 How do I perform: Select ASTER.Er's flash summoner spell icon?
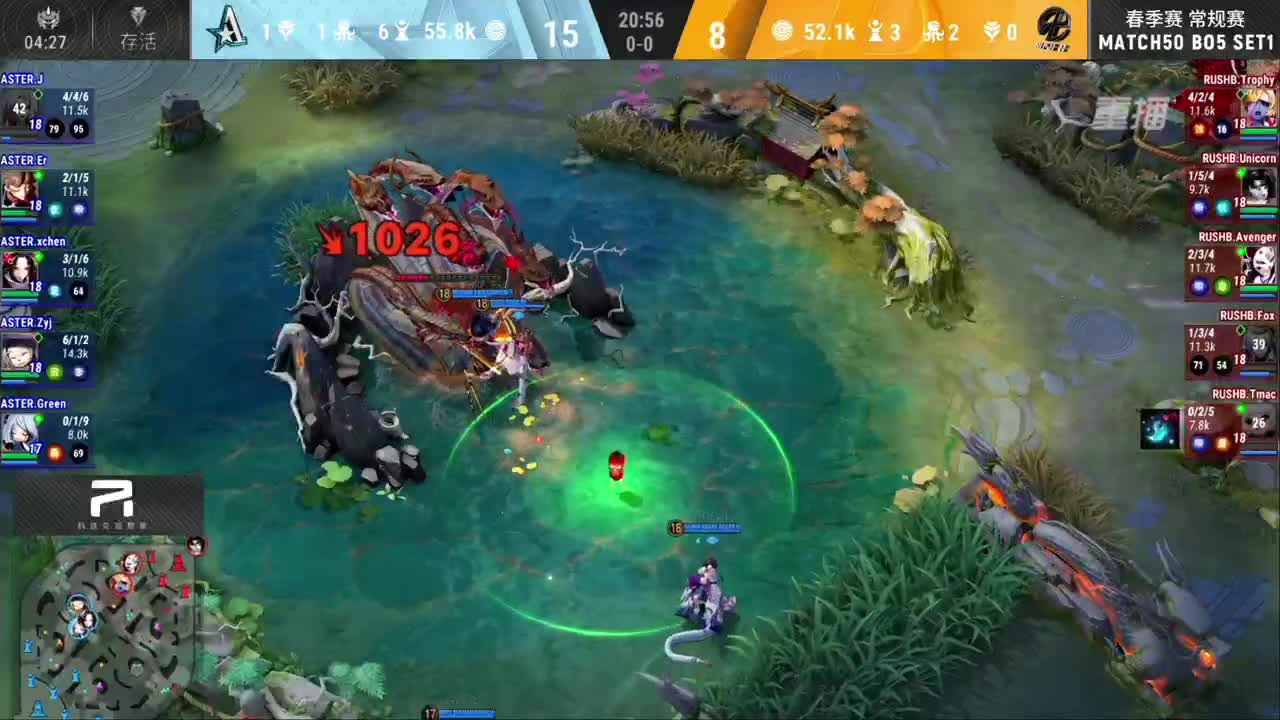(x=78, y=210)
